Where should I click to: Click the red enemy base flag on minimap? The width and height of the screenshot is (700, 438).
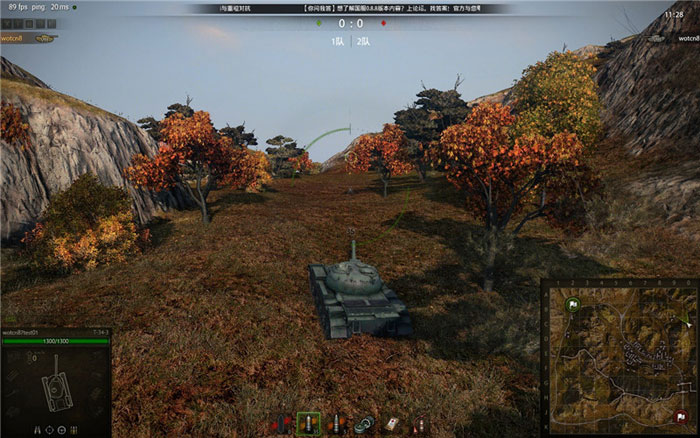pyautogui.click(x=682, y=417)
